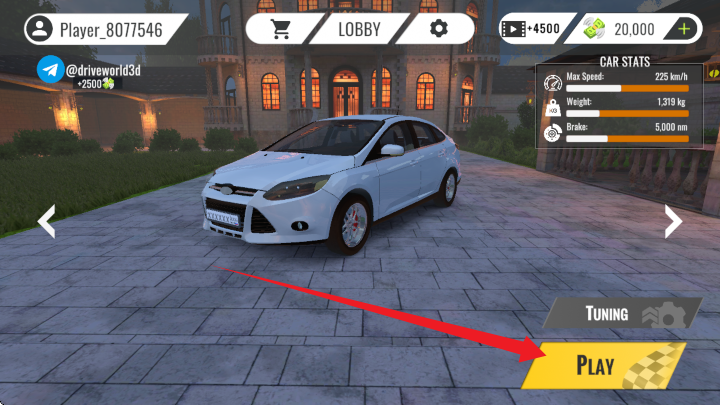Follow the @driveworld3d Telegram link
This screenshot has width=720, height=405.
tap(51, 70)
